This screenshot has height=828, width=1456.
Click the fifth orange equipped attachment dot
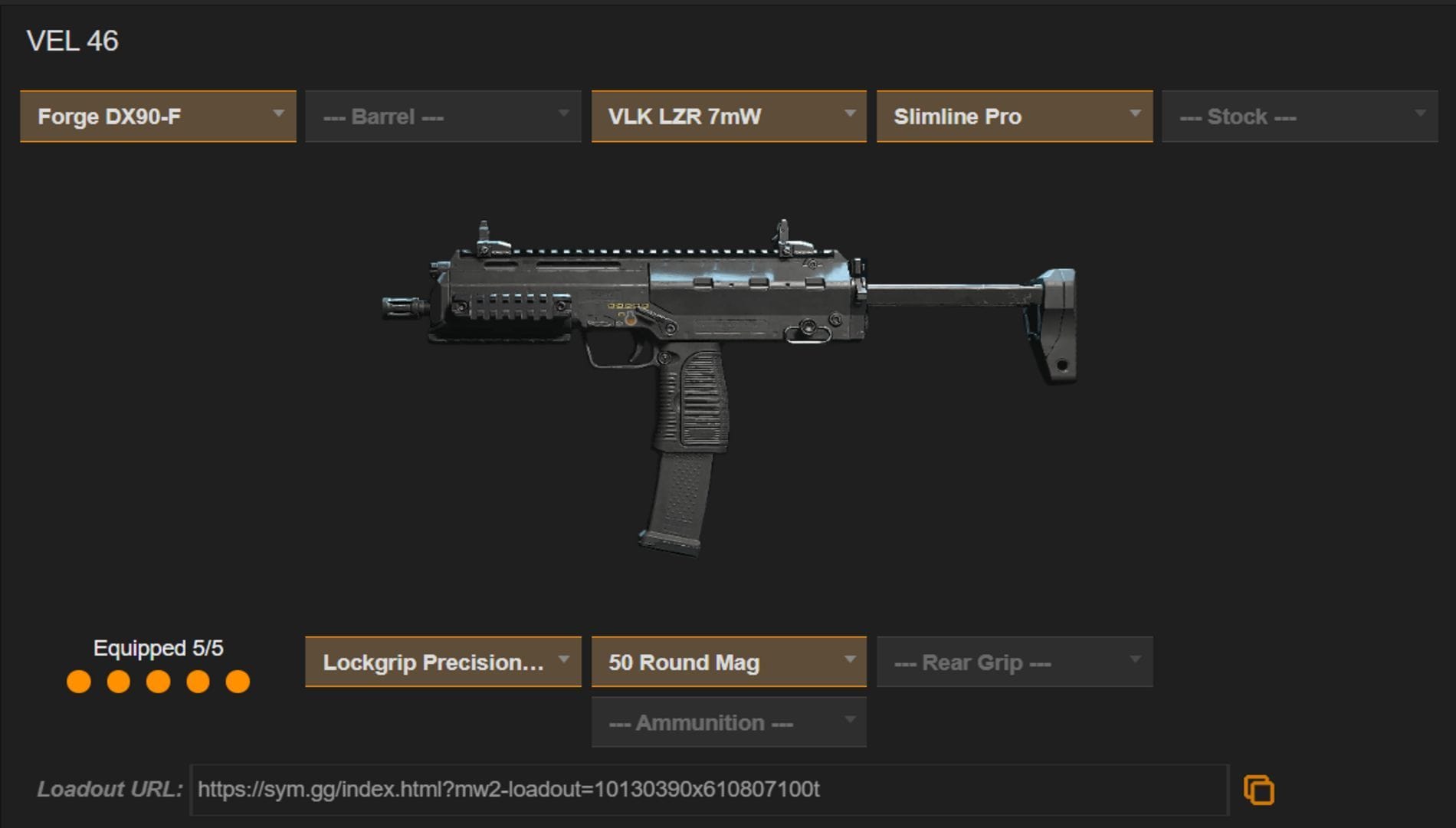238,679
